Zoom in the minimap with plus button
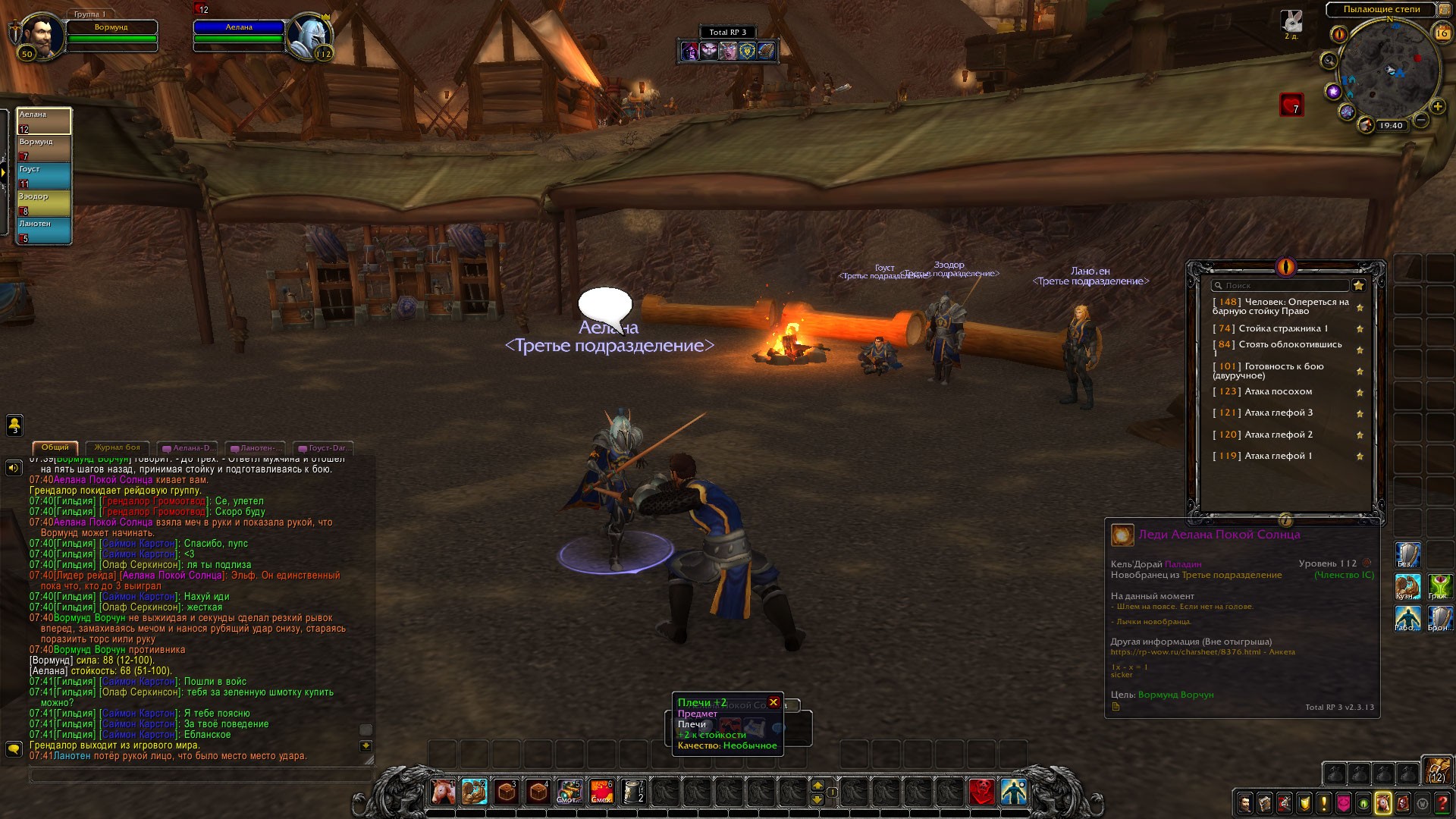The image size is (1456, 819). tap(1437, 105)
